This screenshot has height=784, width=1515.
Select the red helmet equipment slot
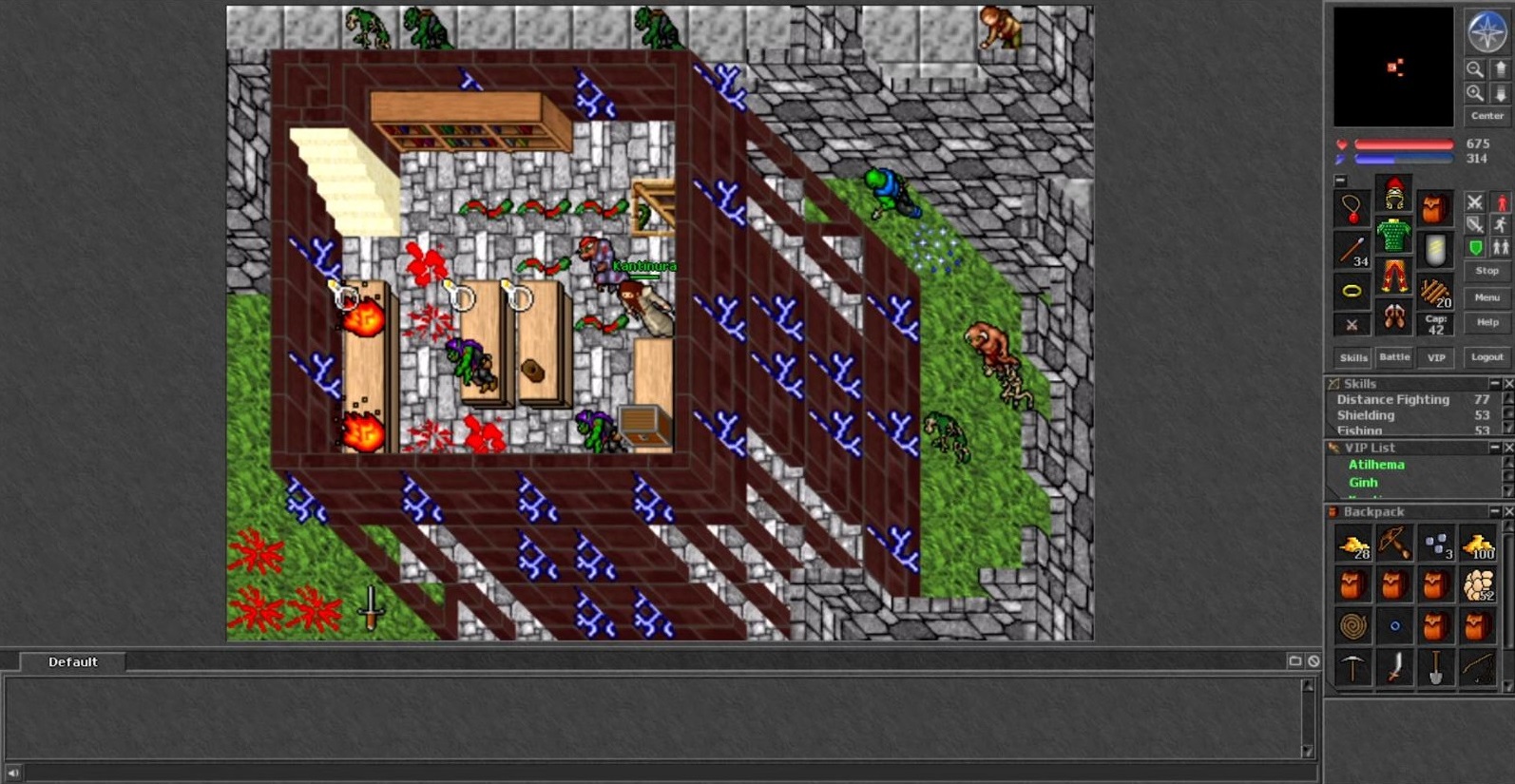[1394, 194]
